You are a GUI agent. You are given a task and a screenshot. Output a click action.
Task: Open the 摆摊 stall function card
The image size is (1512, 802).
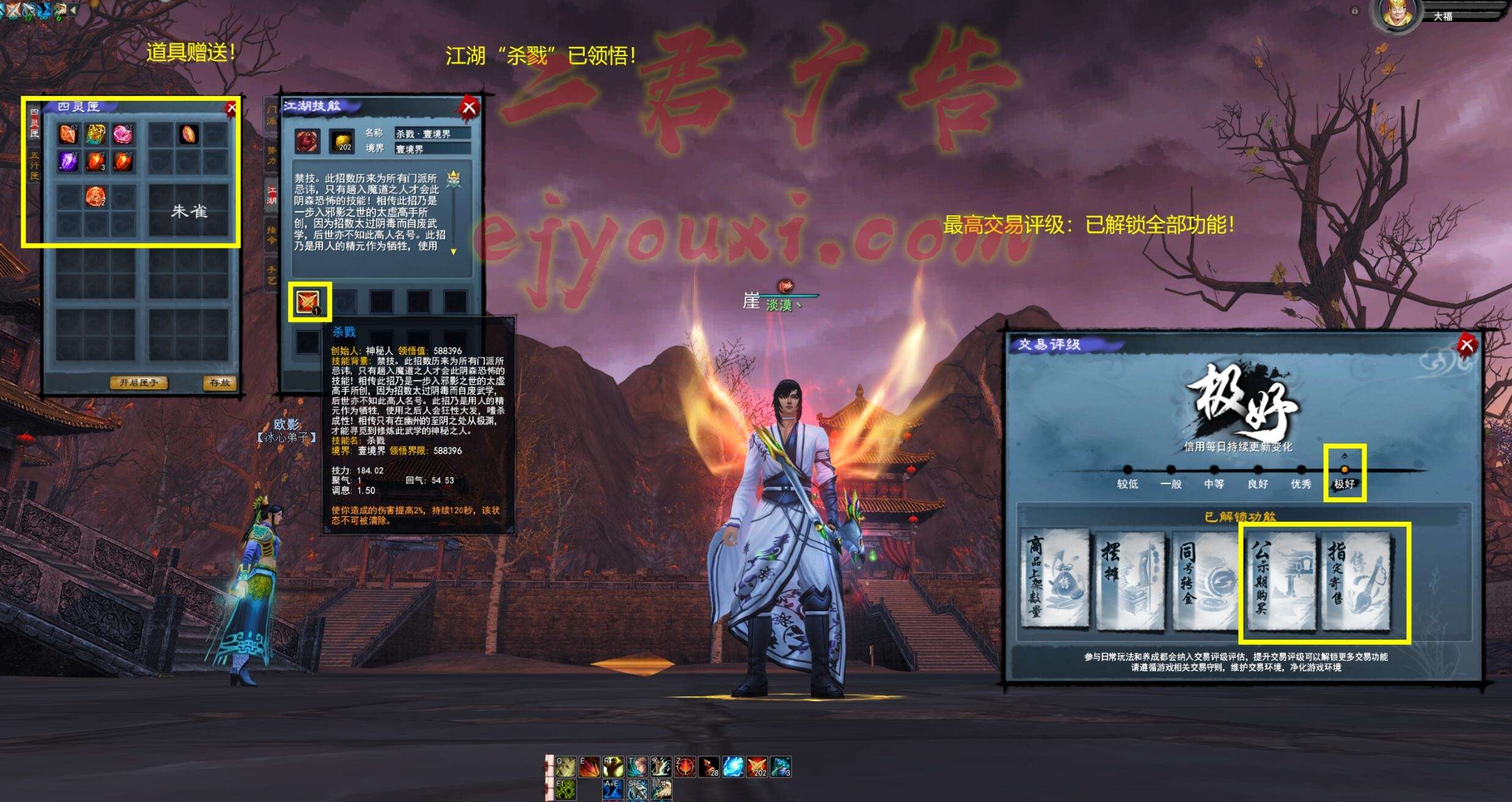(x=1130, y=578)
